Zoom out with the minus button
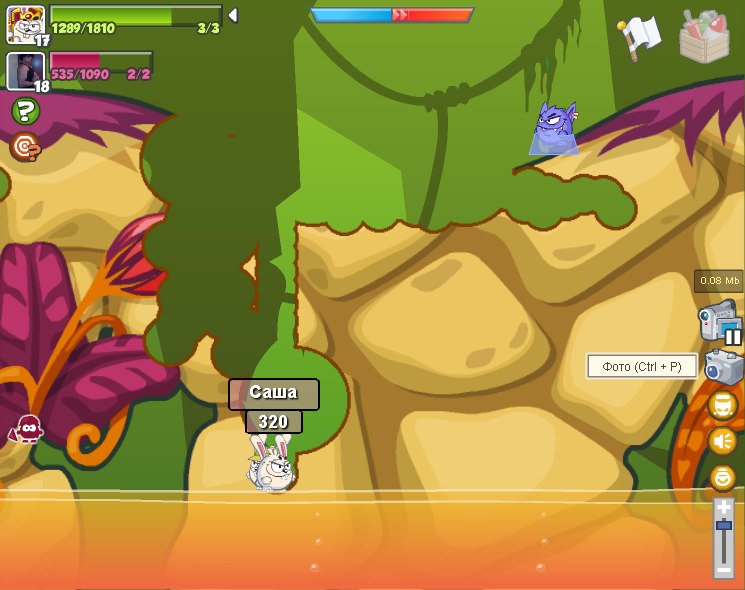Image resolution: width=745 pixels, height=590 pixels. tap(723, 569)
